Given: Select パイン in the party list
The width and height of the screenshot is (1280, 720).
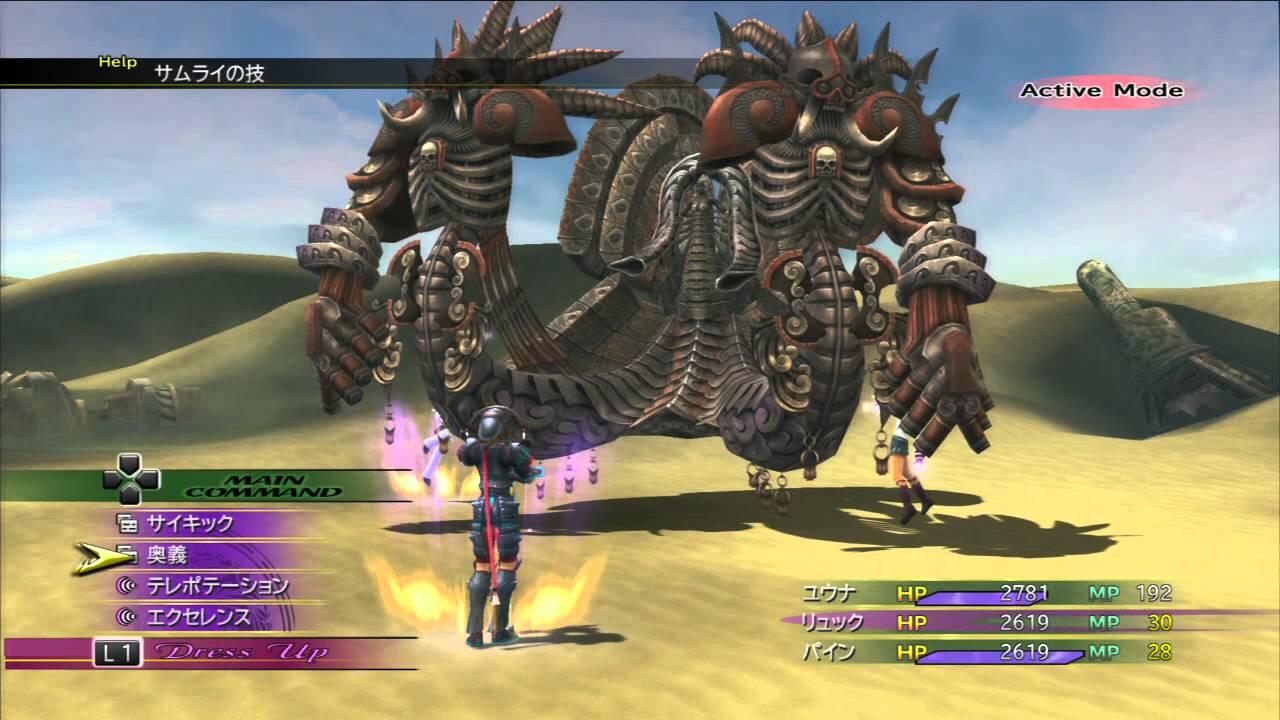Looking at the screenshot, I should coord(828,652).
